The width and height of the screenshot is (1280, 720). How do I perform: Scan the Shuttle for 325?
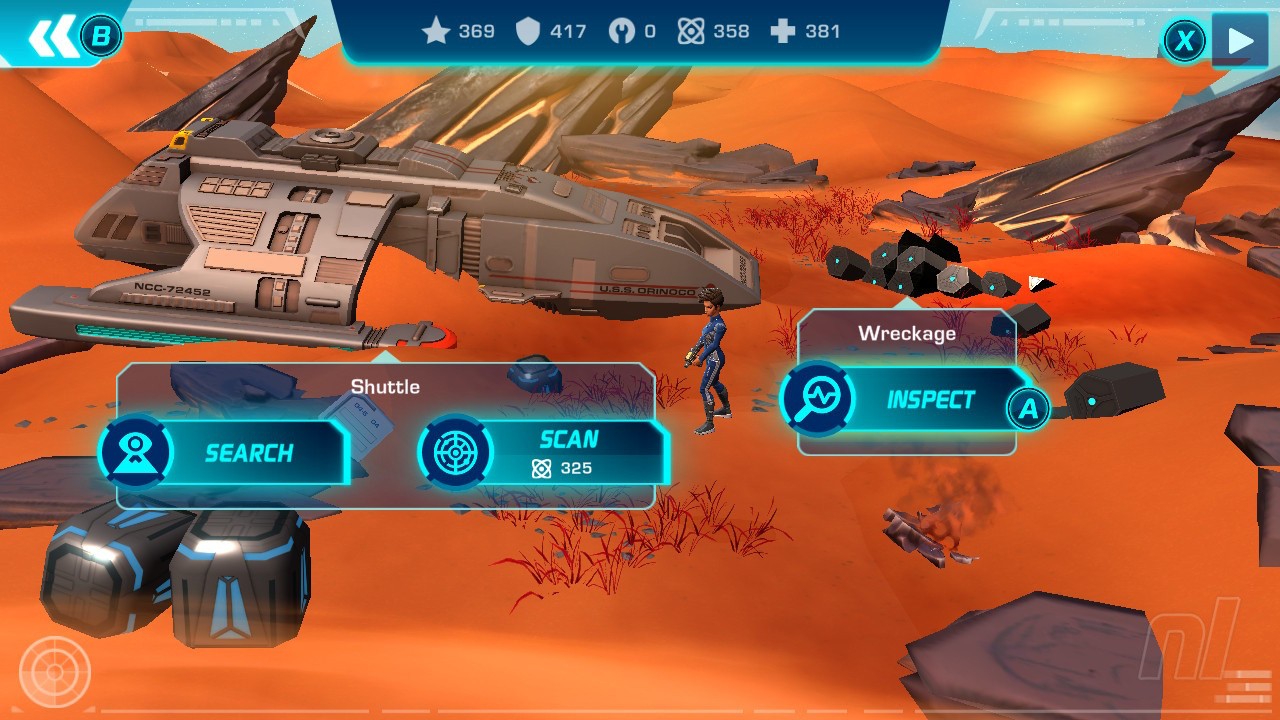pyautogui.click(x=545, y=453)
